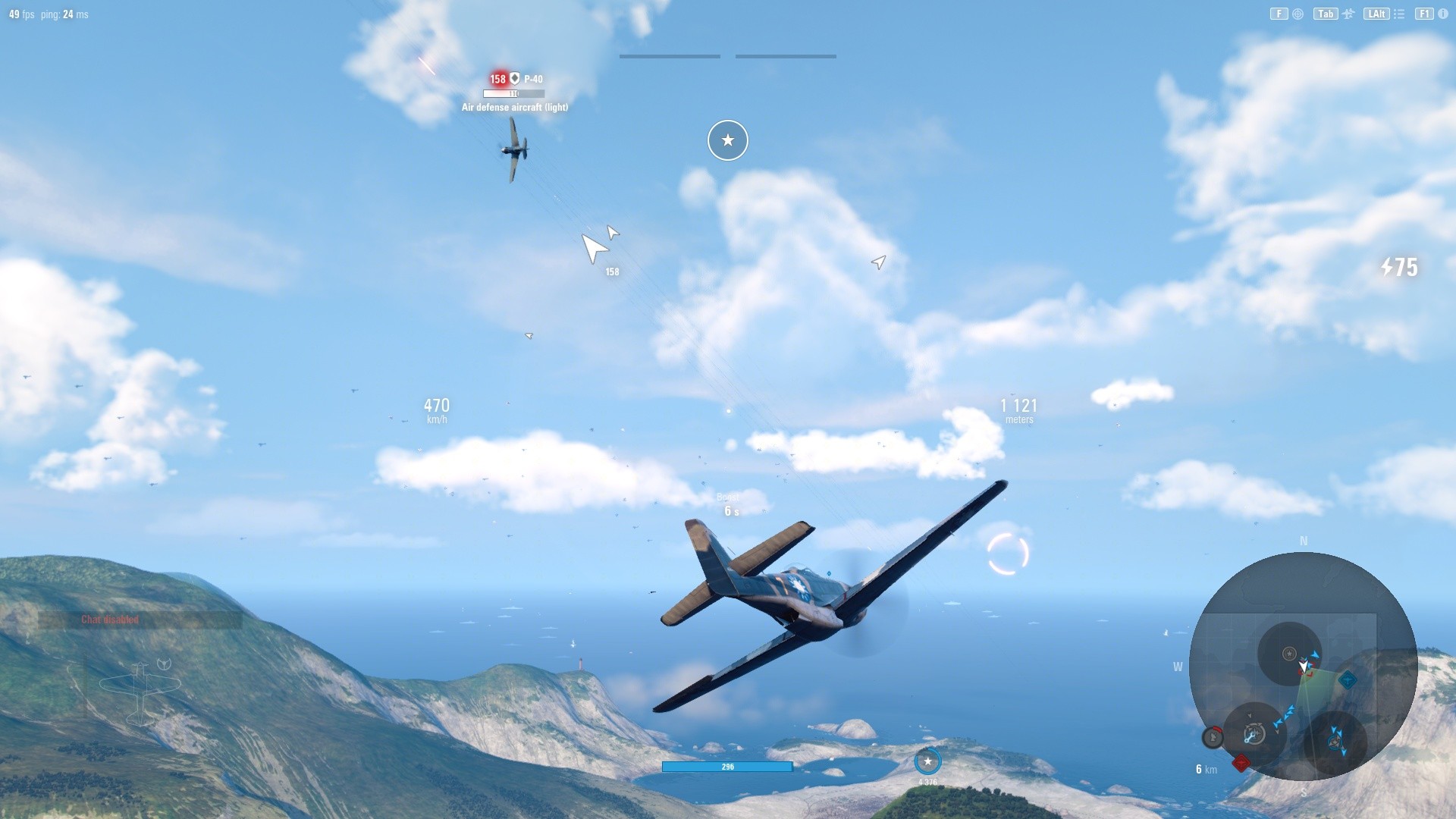
Task: Click the list icon beside LAlt keybind
Action: click(1398, 13)
